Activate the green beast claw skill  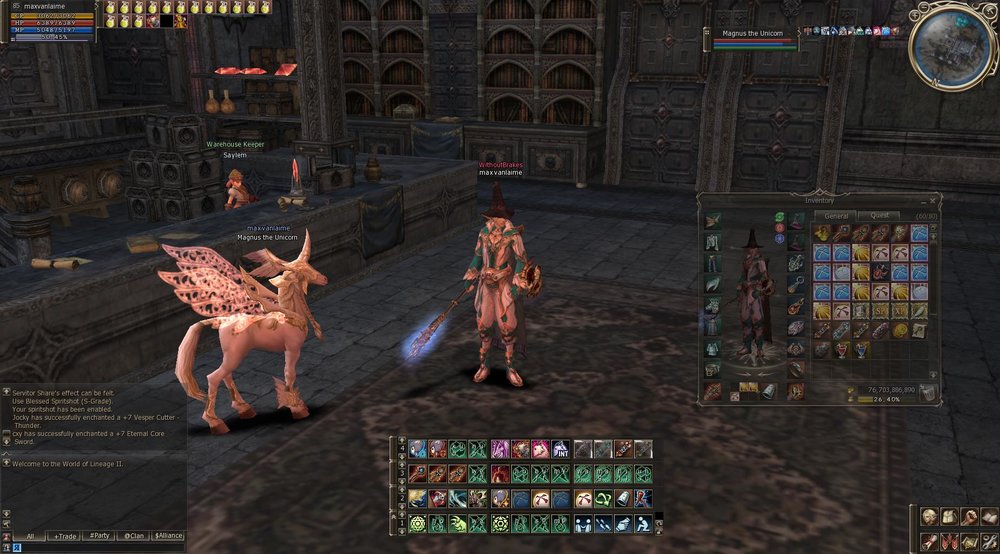(459, 523)
